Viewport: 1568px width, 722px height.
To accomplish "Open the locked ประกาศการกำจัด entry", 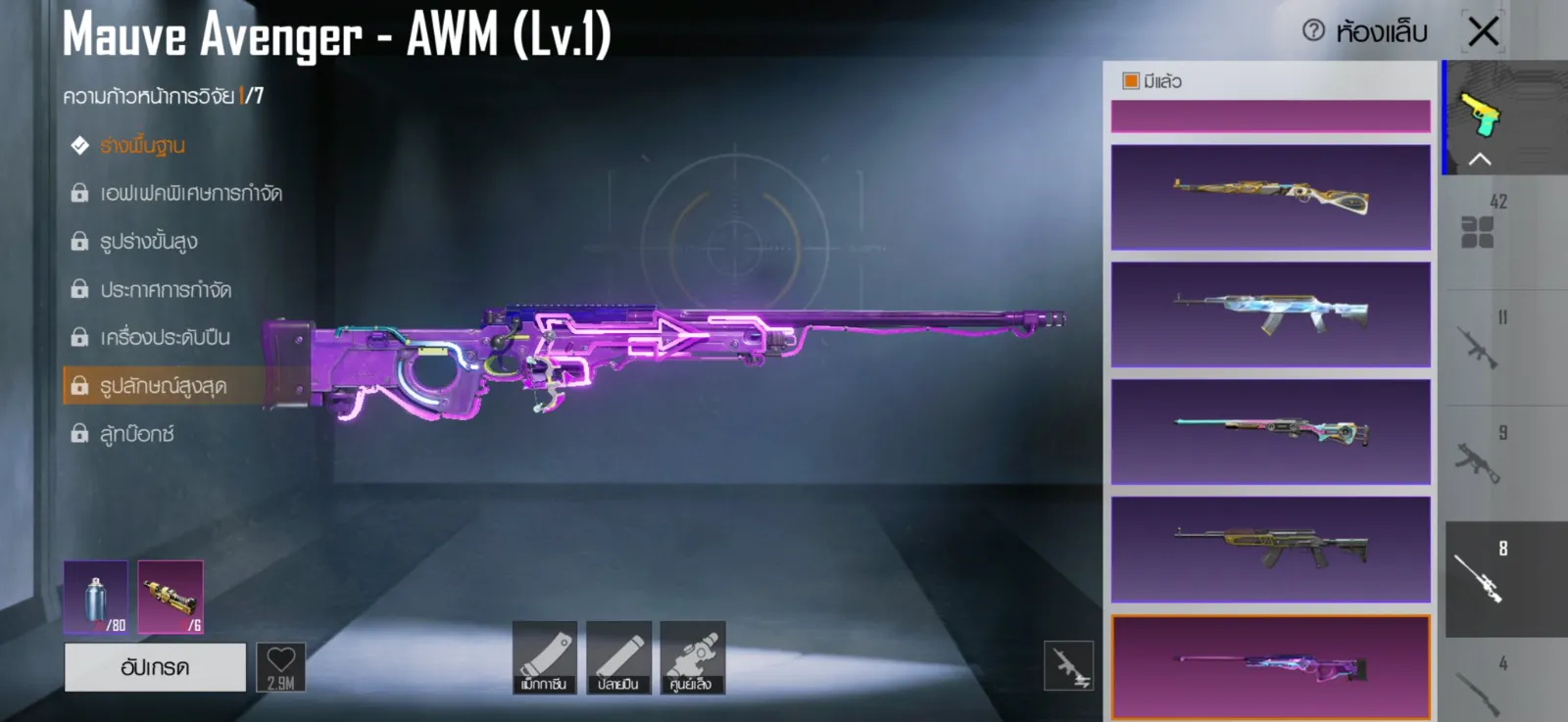I will [165, 290].
